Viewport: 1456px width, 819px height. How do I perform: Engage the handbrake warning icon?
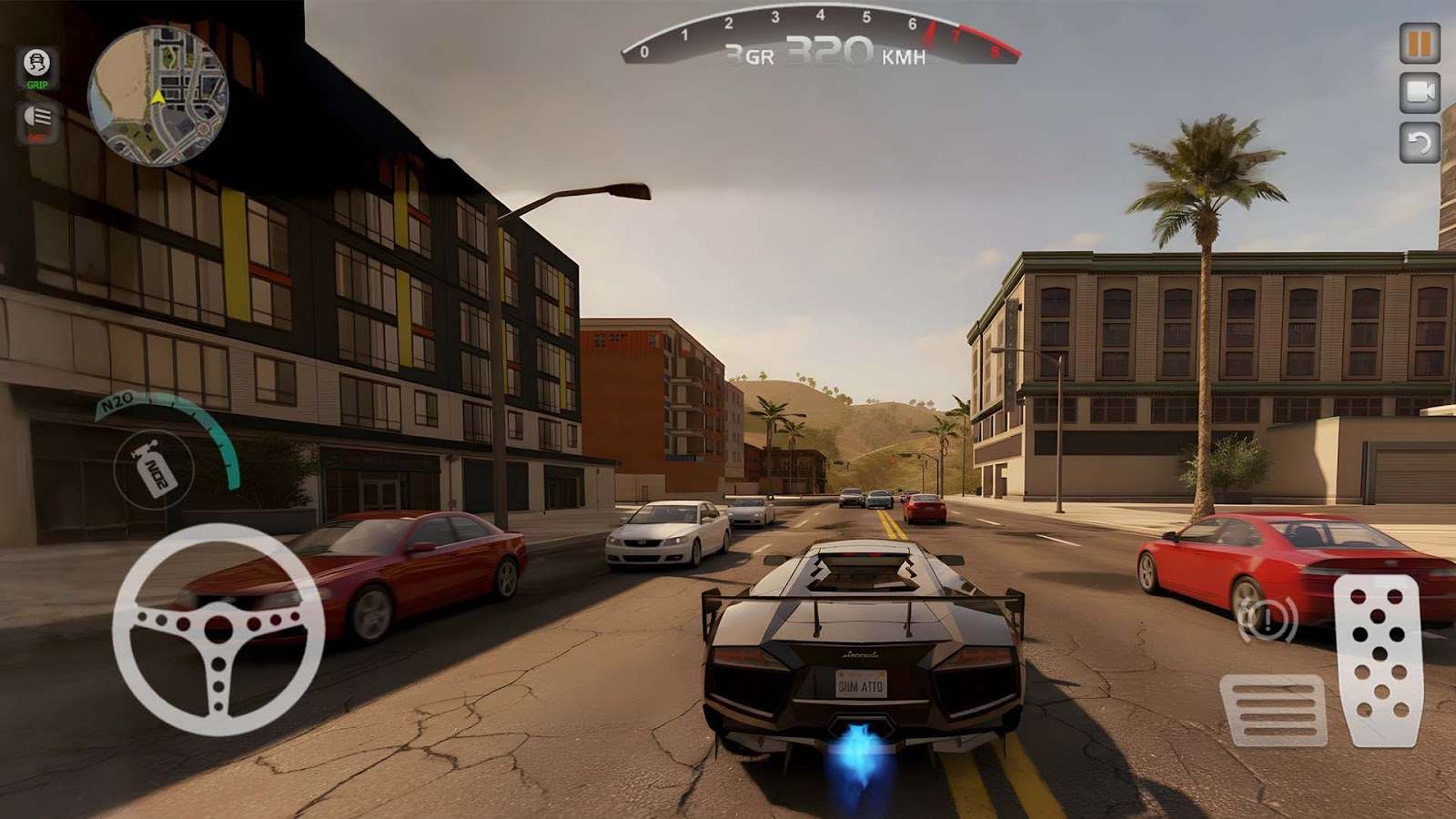(x=1266, y=621)
